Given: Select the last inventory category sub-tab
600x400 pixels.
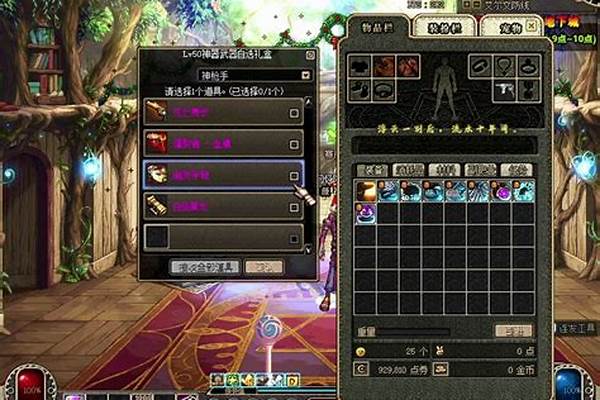Looking at the screenshot, I should point(515,170).
